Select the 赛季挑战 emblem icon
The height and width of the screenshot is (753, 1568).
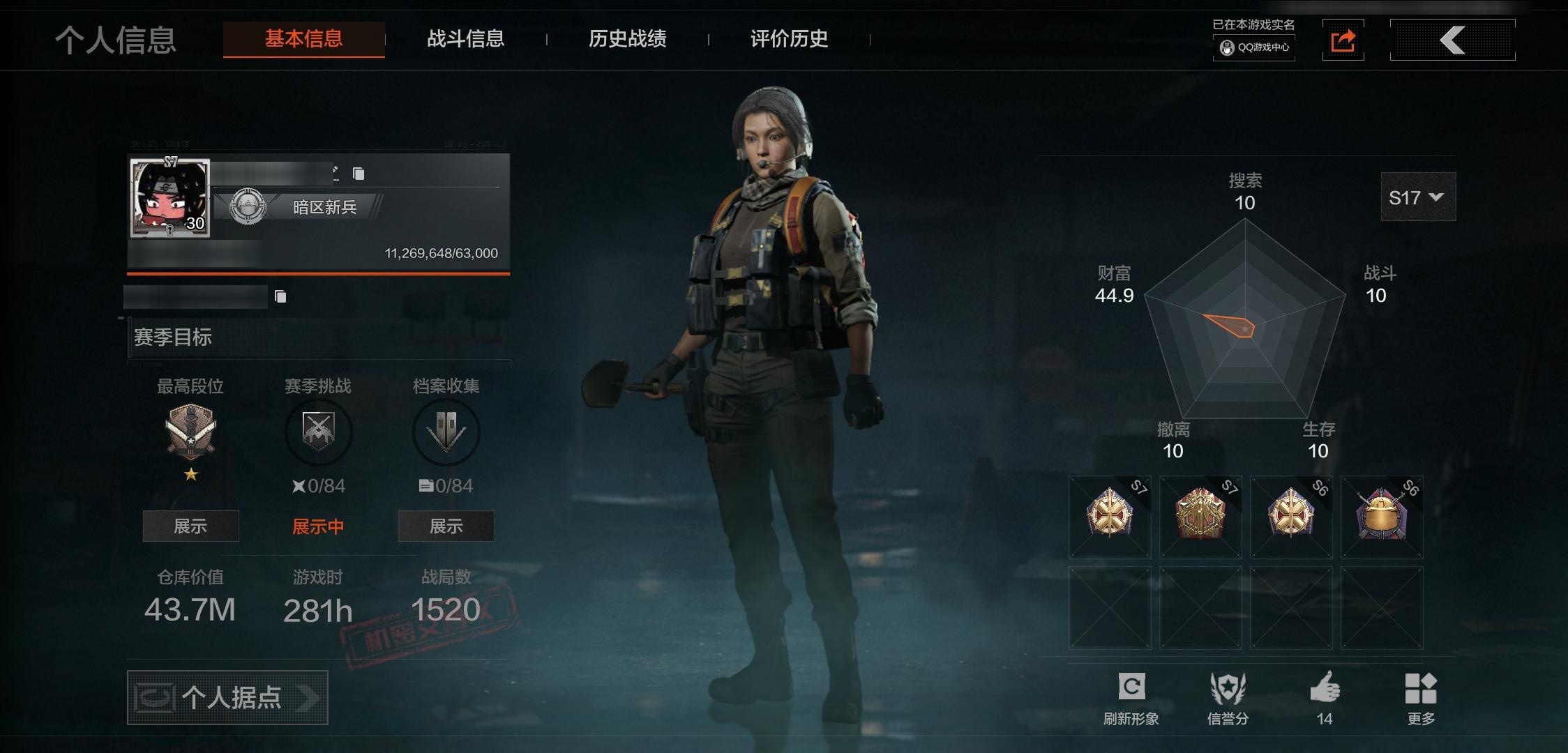[318, 432]
